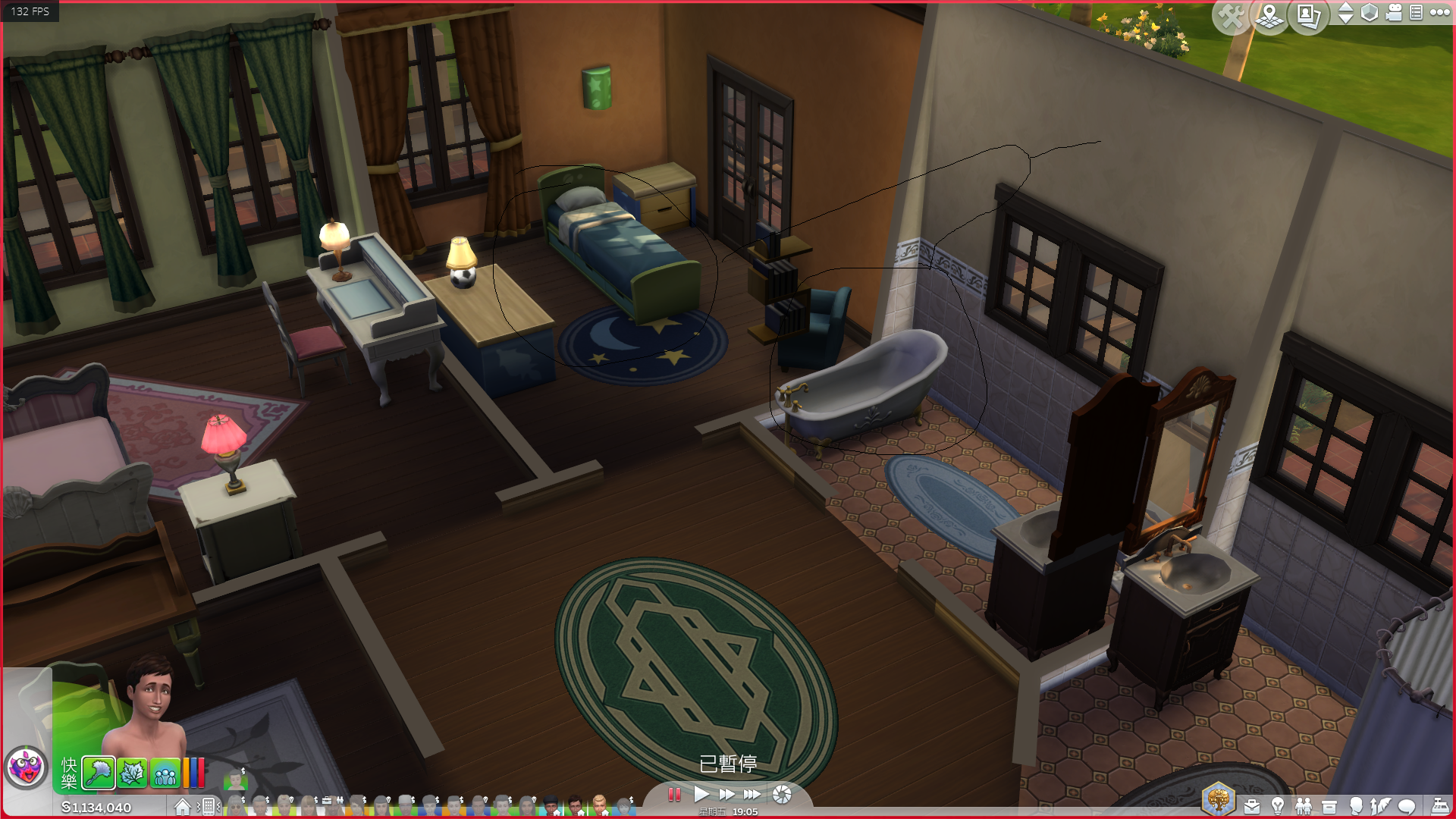Open the Aspiration panel tree hexagon icon
This screenshot has height=819, width=1456.
click(x=1219, y=799)
